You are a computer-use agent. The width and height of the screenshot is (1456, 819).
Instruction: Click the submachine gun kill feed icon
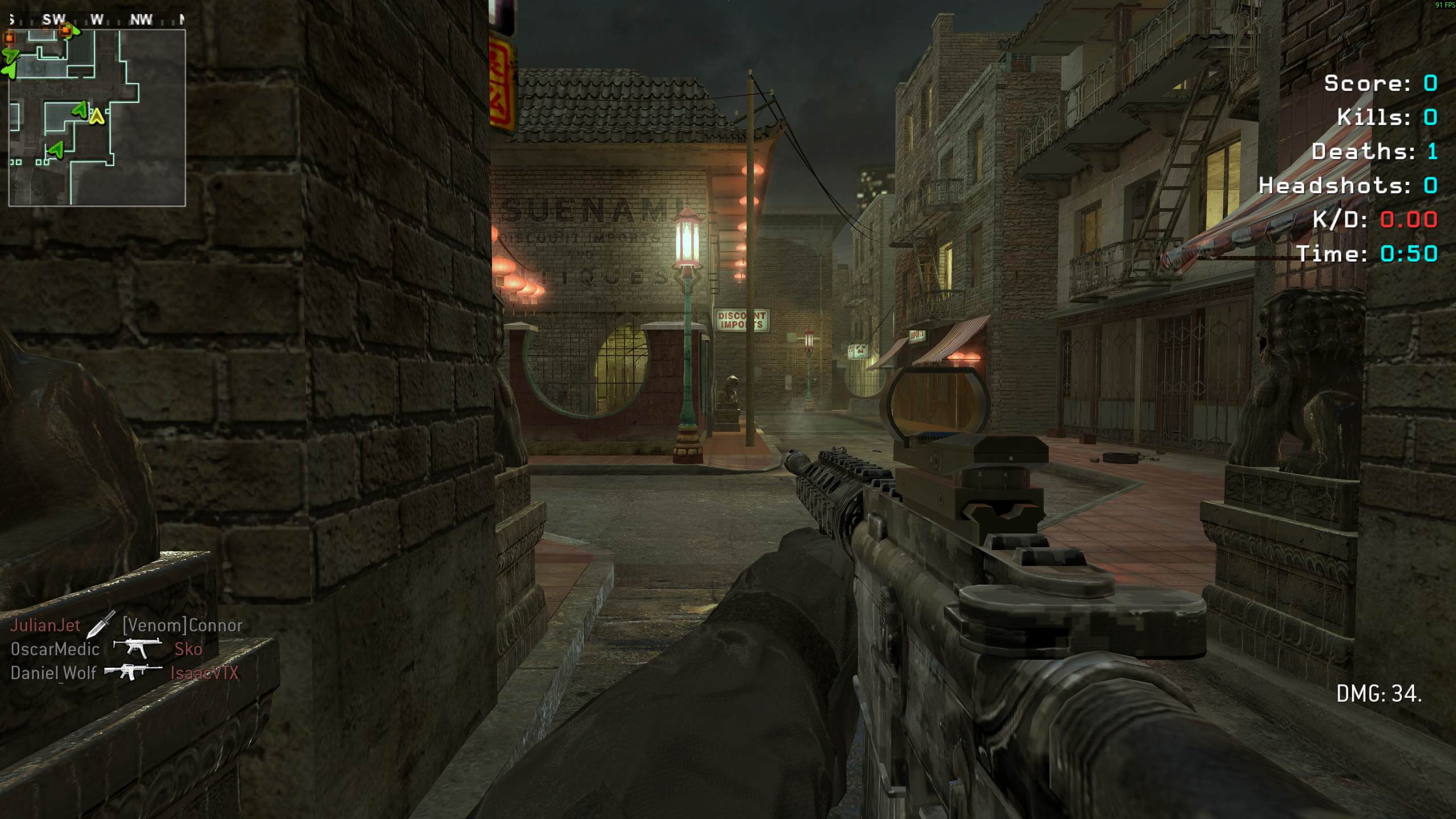pyautogui.click(x=134, y=648)
